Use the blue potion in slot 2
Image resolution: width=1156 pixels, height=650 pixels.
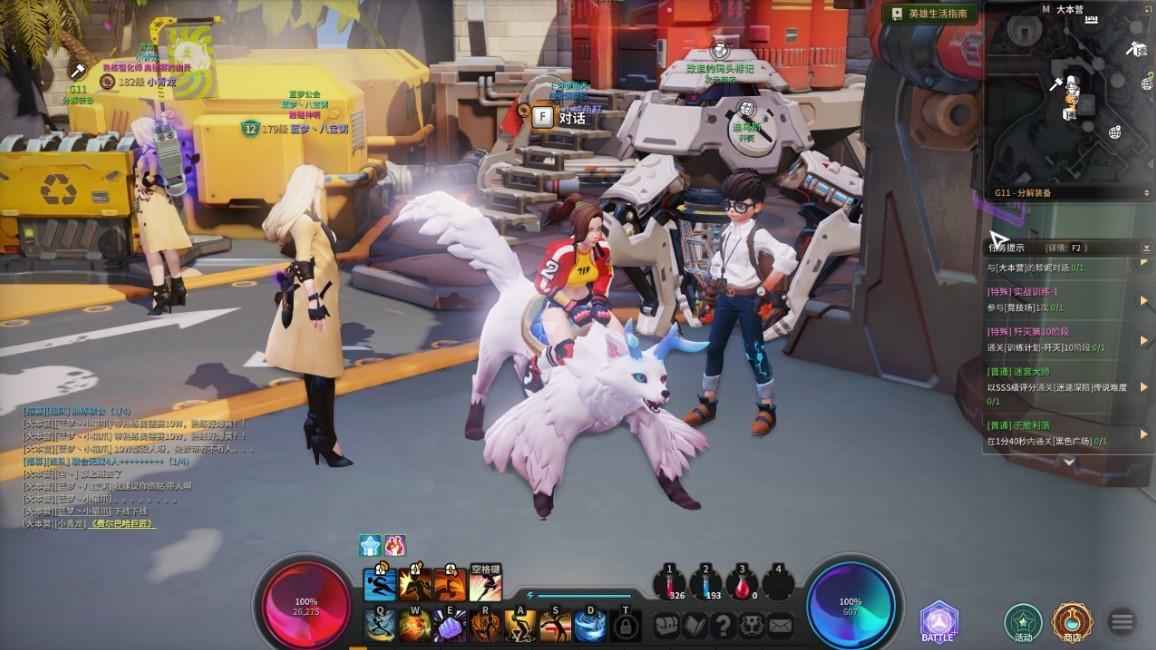coord(705,583)
